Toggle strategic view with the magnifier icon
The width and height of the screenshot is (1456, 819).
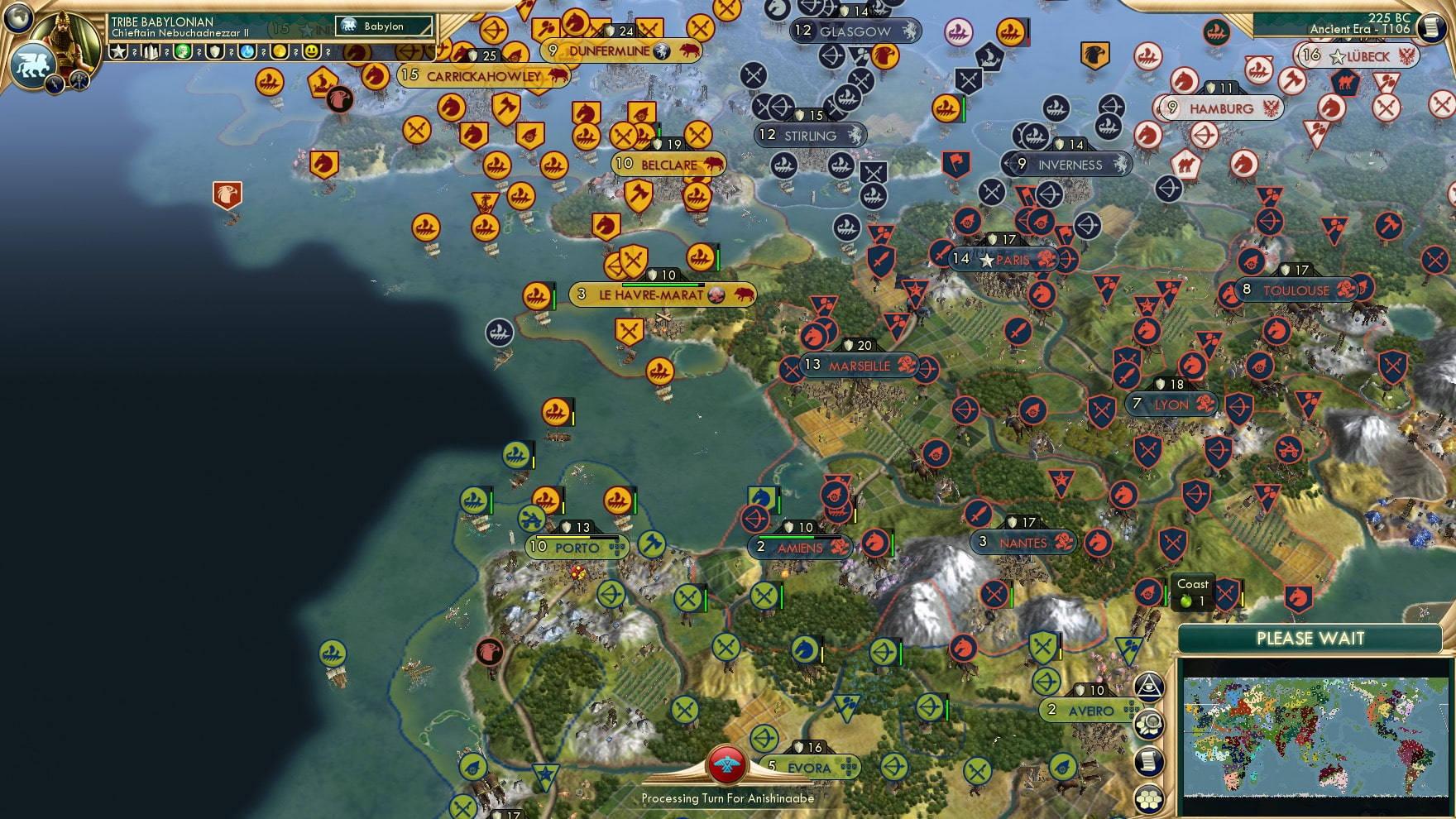1150,722
